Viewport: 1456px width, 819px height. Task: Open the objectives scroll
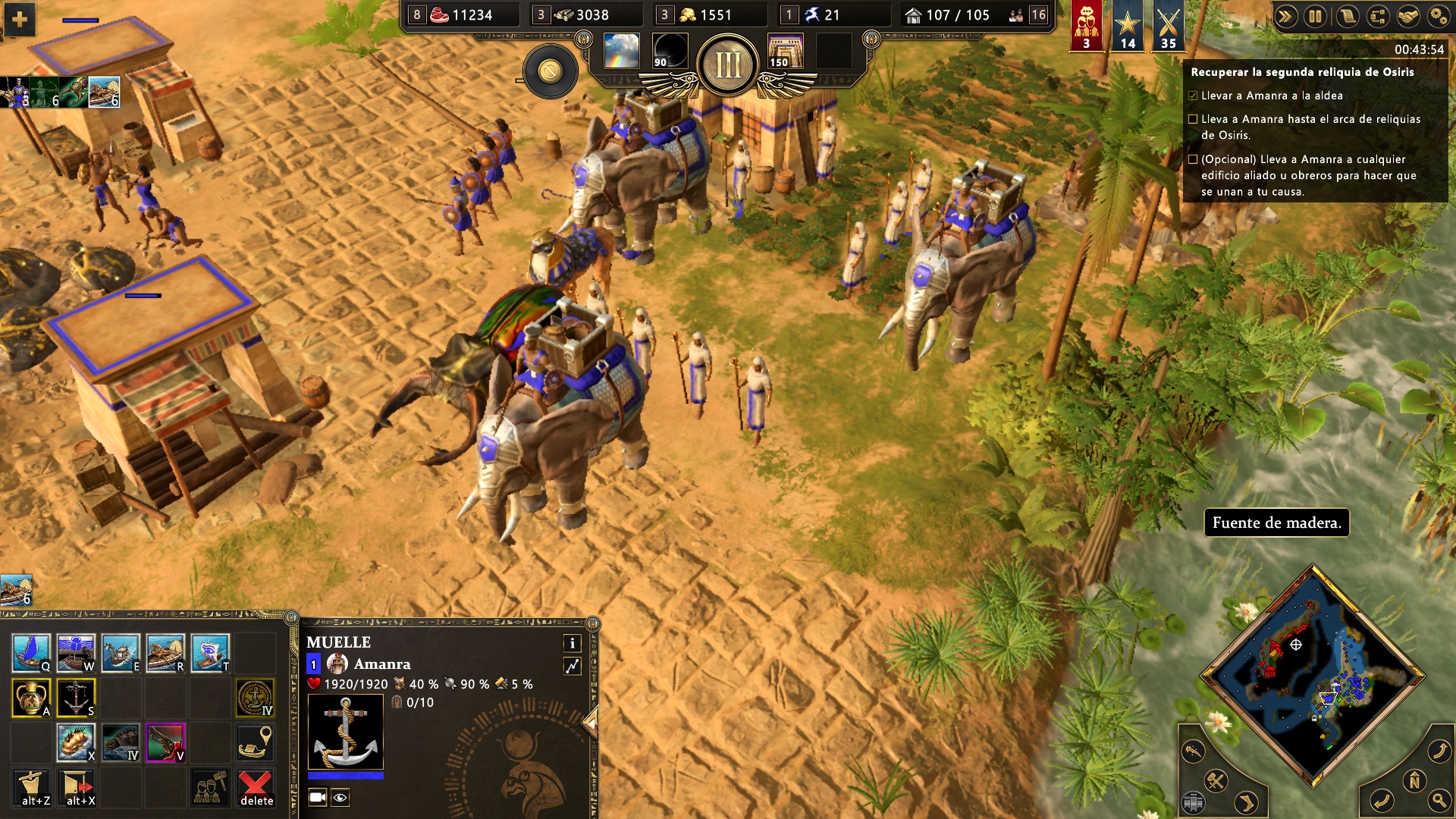click(x=1347, y=16)
